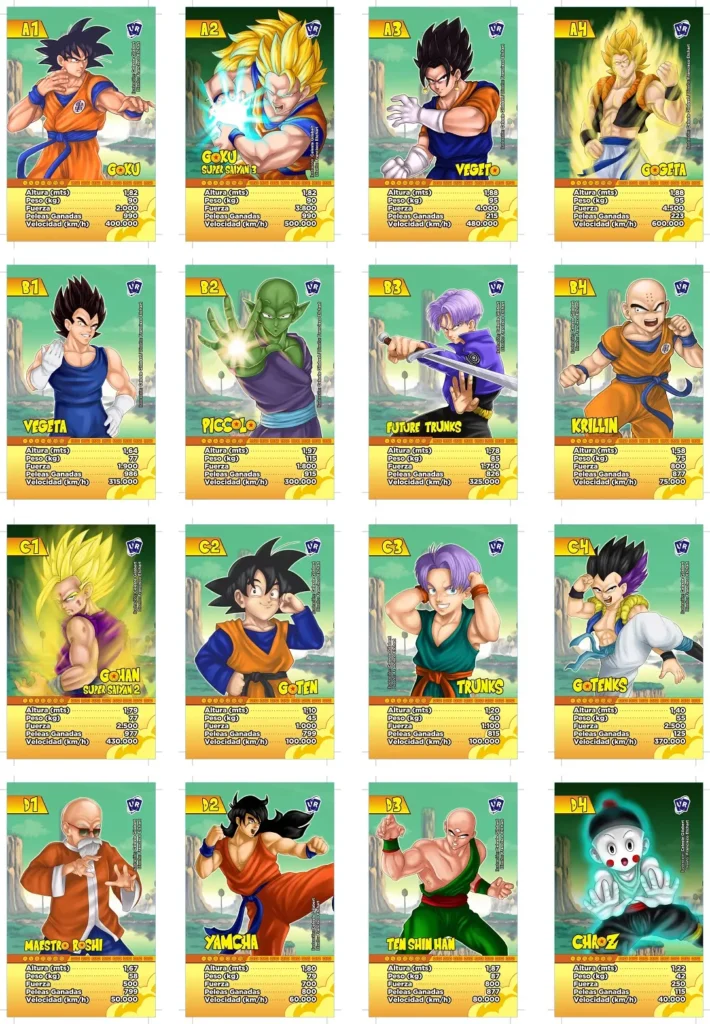Choose the Goku Super Saiyan 3 card
This screenshot has width=710, height=1024.
point(259,124)
